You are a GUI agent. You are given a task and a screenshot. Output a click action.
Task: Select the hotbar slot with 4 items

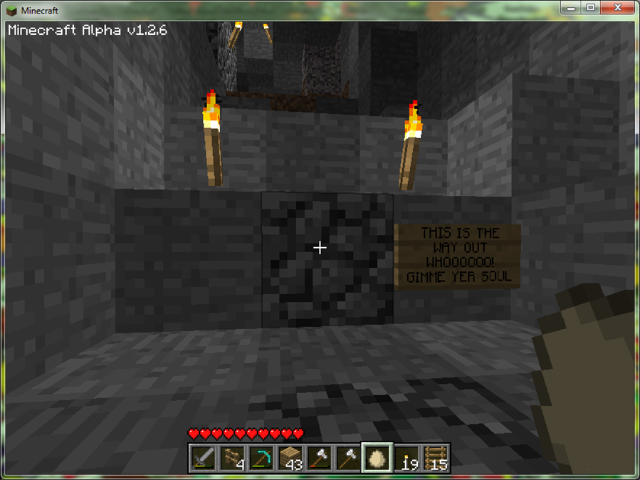(x=233, y=458)
